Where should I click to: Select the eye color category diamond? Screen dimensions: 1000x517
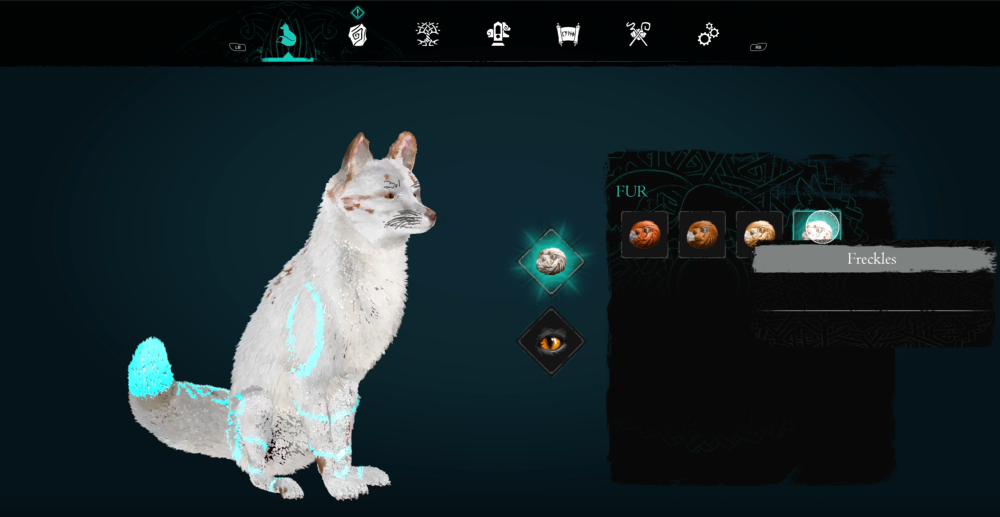(x=551, y=342)
